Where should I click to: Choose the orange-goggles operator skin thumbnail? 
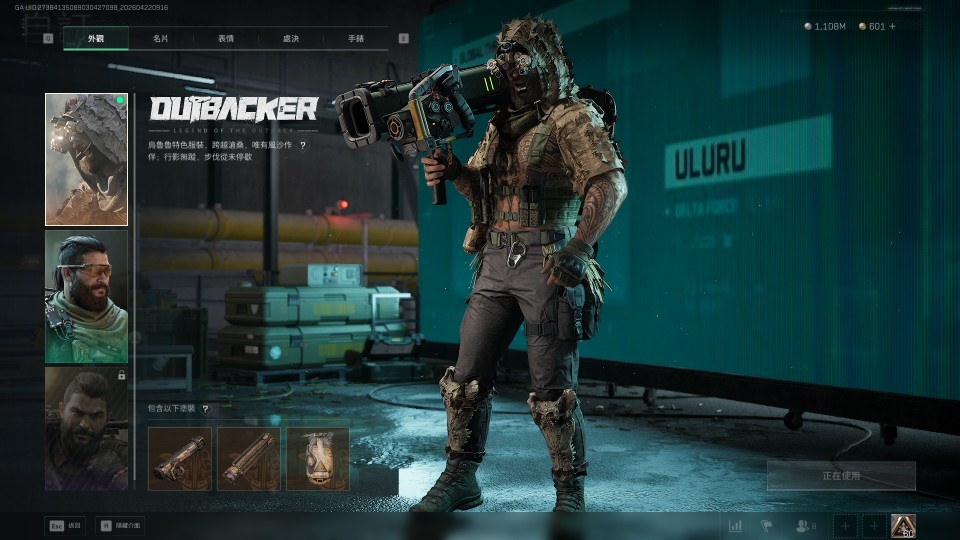click(86, 296)
